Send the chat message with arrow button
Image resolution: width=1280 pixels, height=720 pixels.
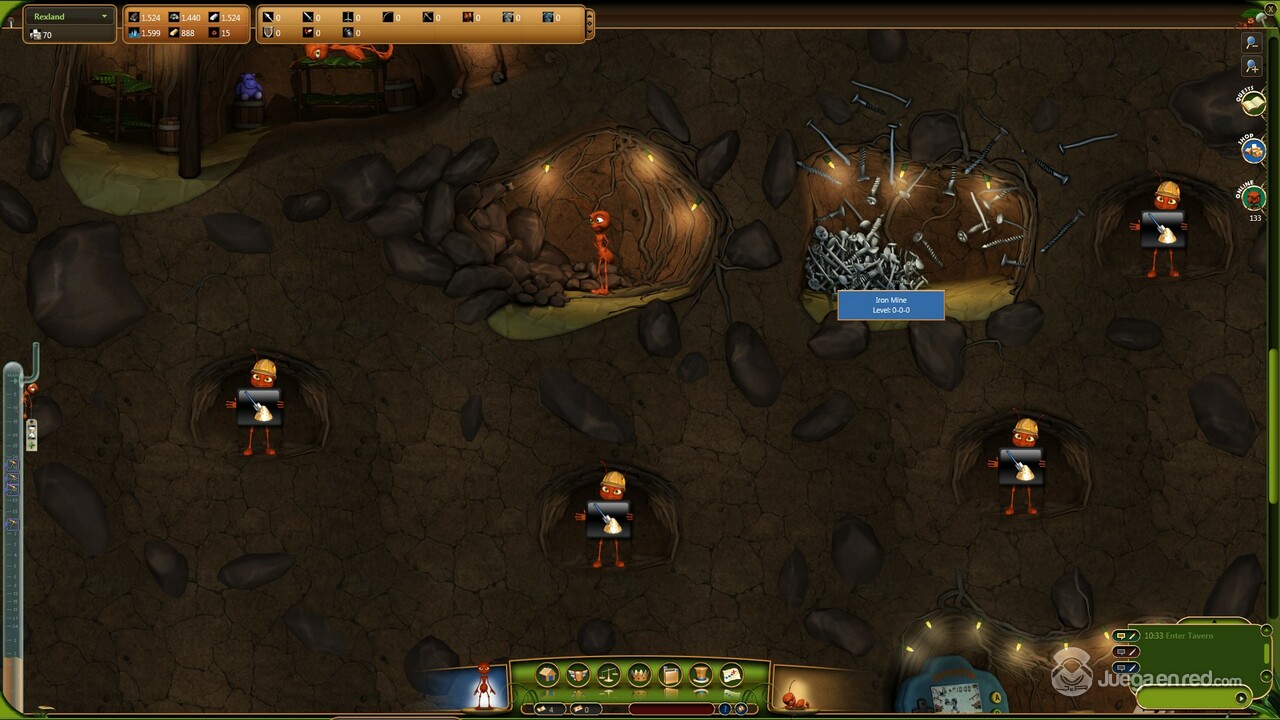click(1242, 698)
